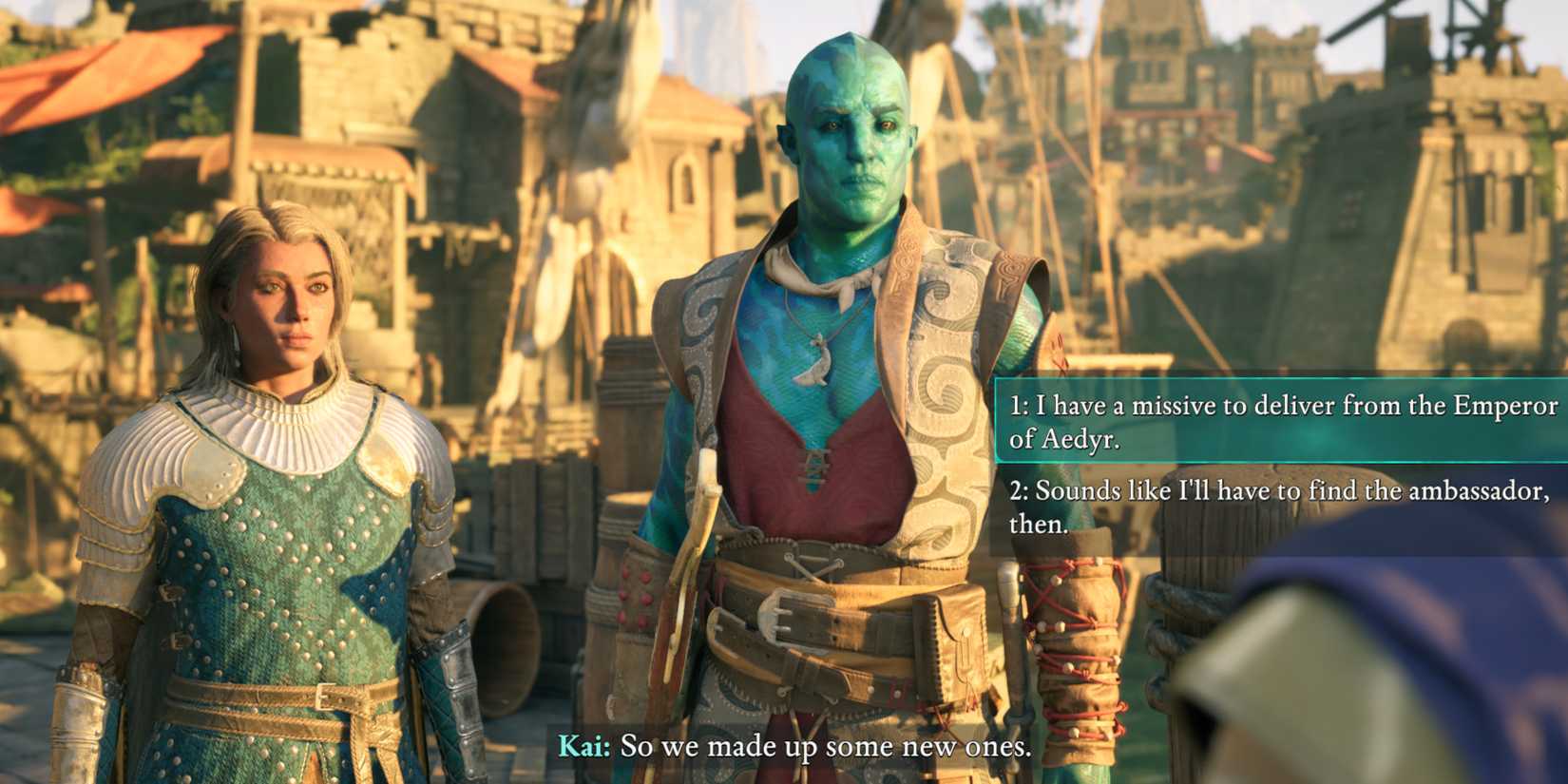Click the 'Kai:' speaker name label
This screenshot has width=1568, height=784.
(x=583, y=748)
